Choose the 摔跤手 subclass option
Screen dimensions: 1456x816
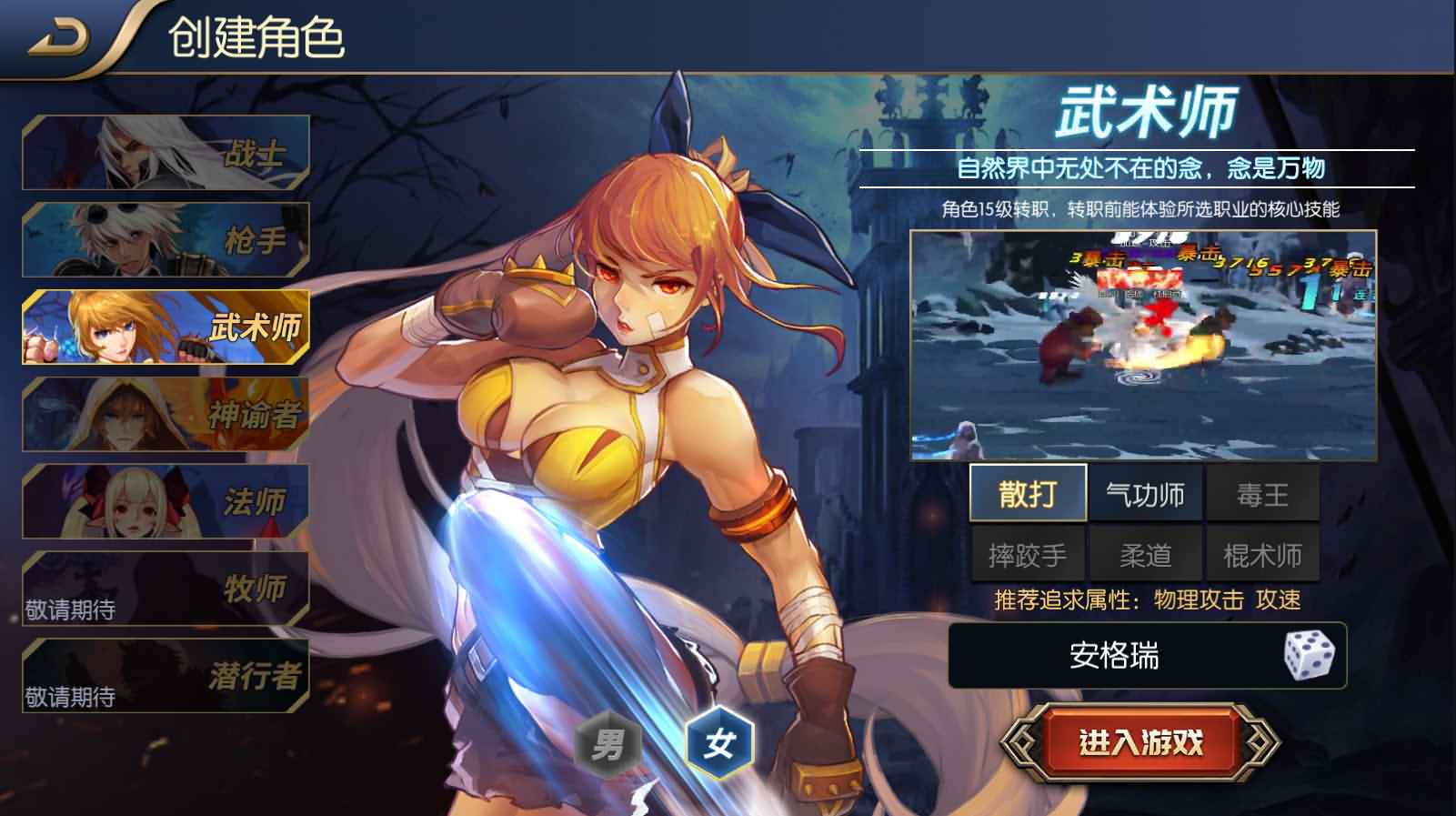tap(1029, 550)
